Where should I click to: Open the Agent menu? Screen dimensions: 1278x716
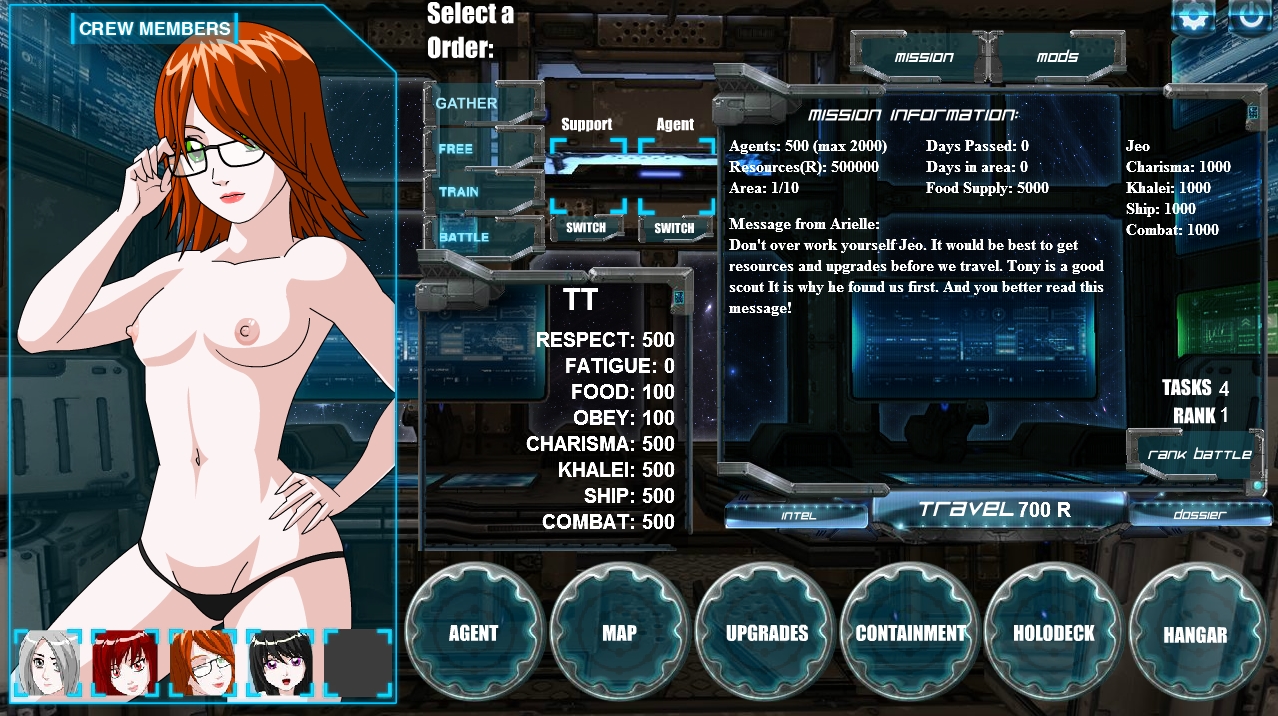473,633
